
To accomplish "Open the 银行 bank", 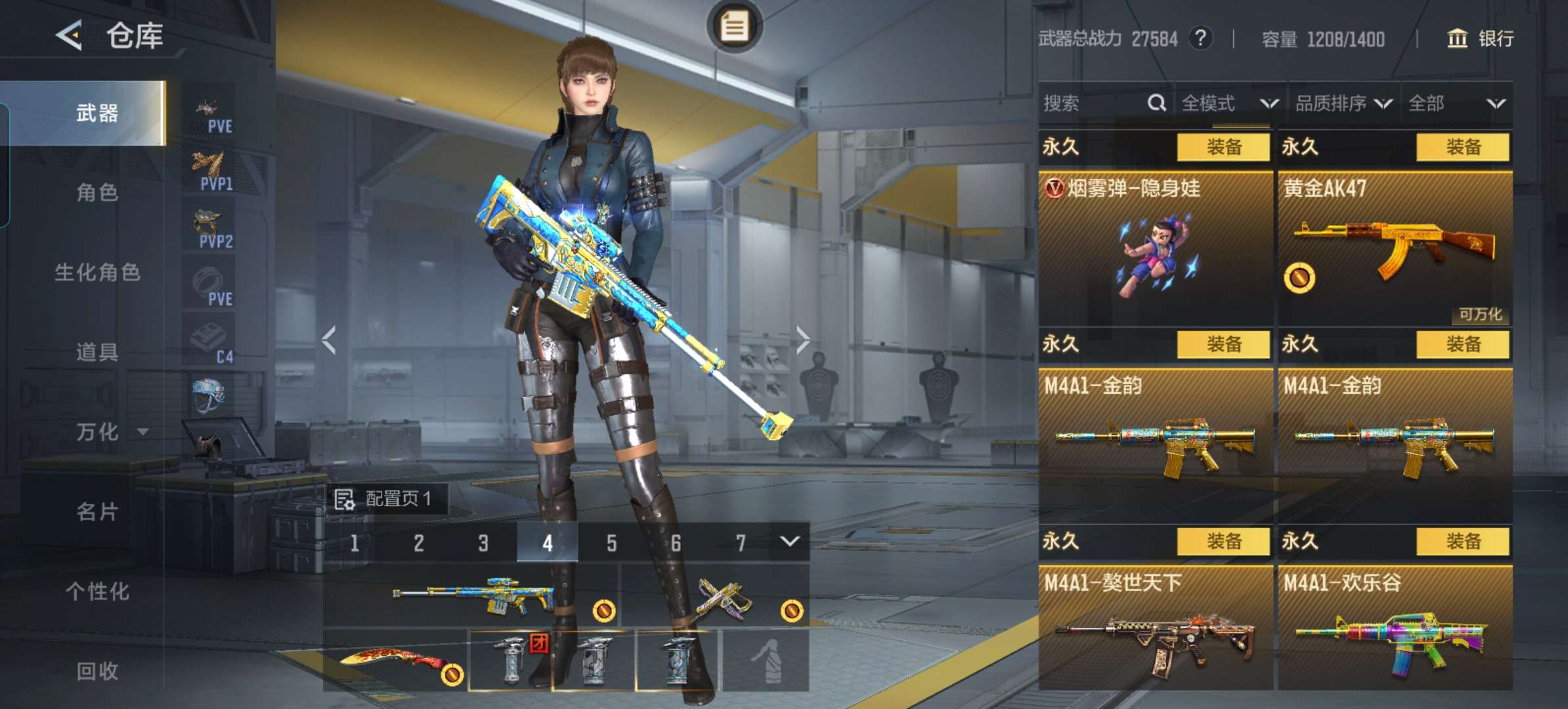I will coord(1481,39).
